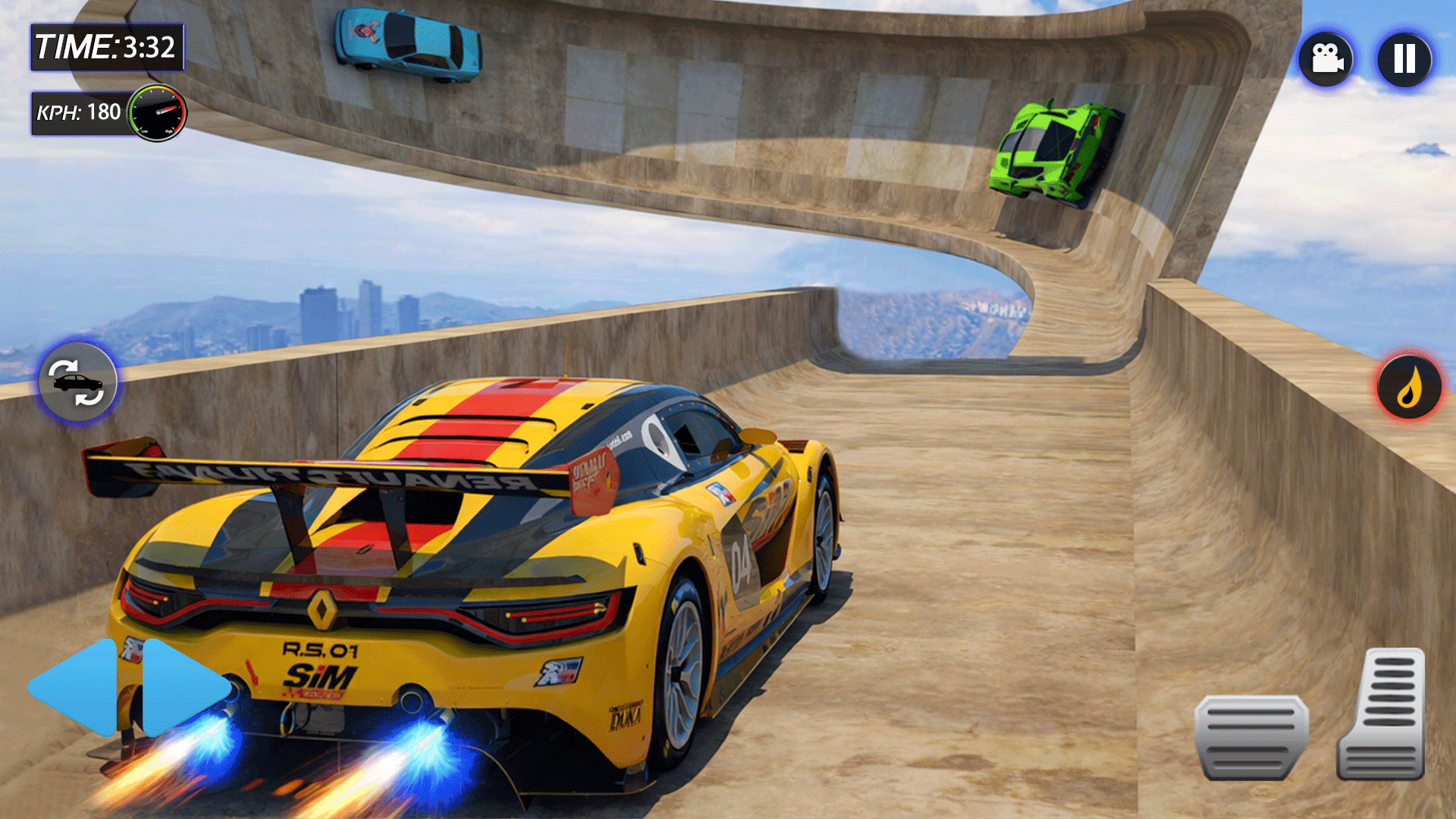Screen dimensions: 1456x819
Task: Activate the nitro flame boost
Action: point(1409,388)
